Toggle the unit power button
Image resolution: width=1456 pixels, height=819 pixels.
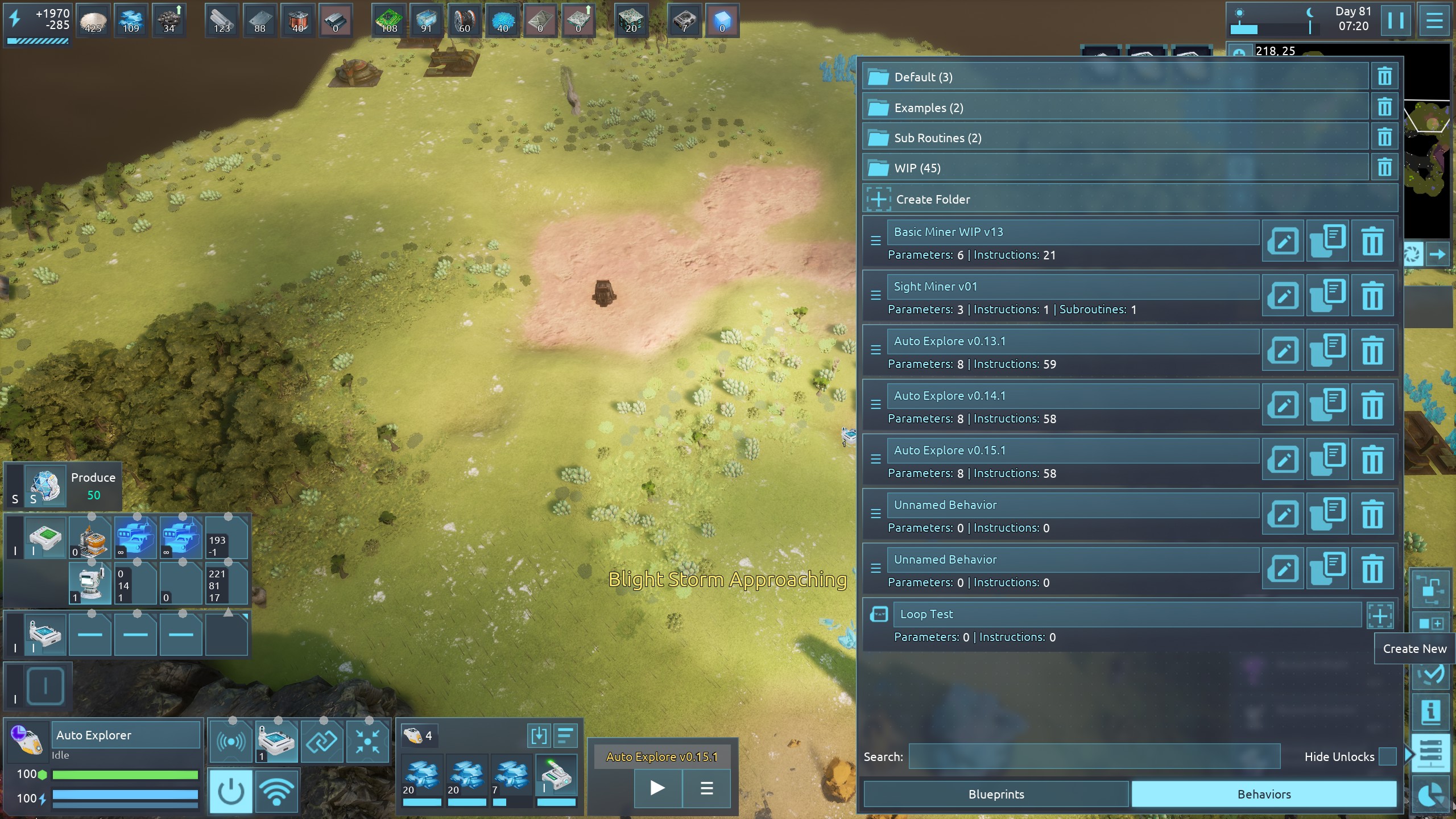pos(230,791)
